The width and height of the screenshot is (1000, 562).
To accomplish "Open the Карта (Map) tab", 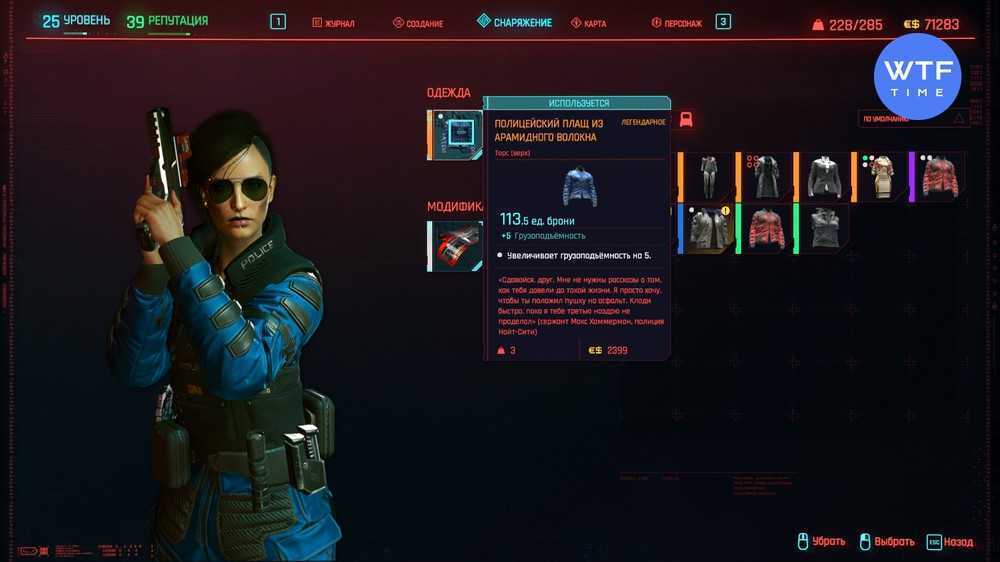I will 590,23.
